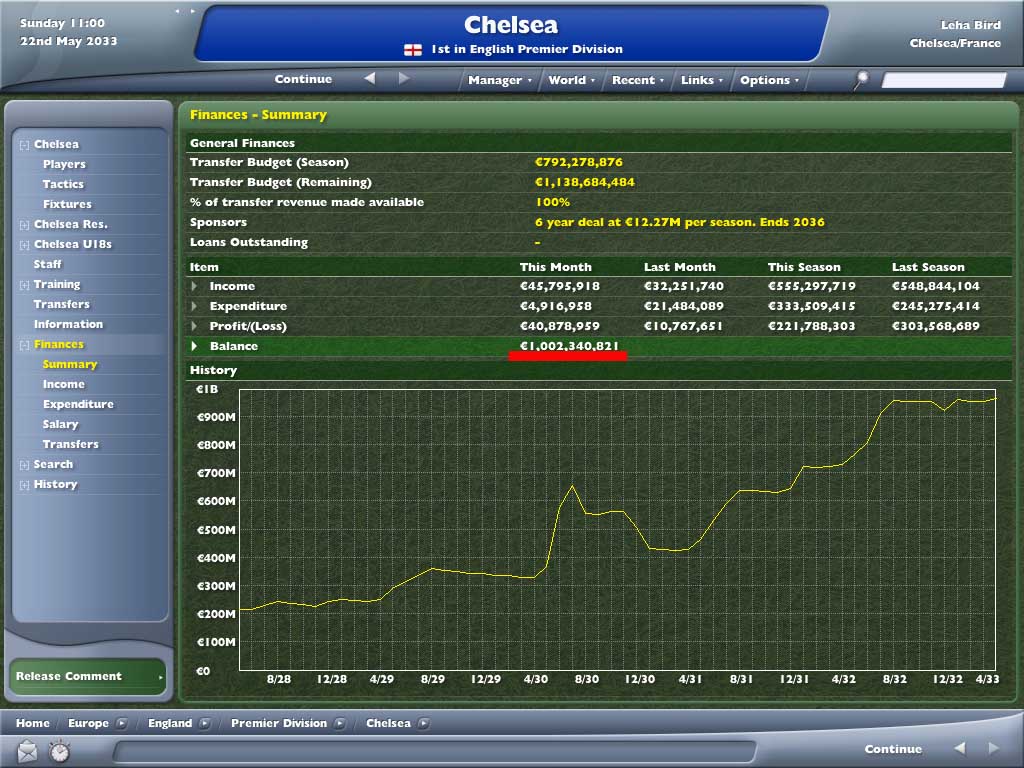The height and width of the screenshot is (768, 1024).
Task: Open the Manager dropdown menu
Action: 499,80
